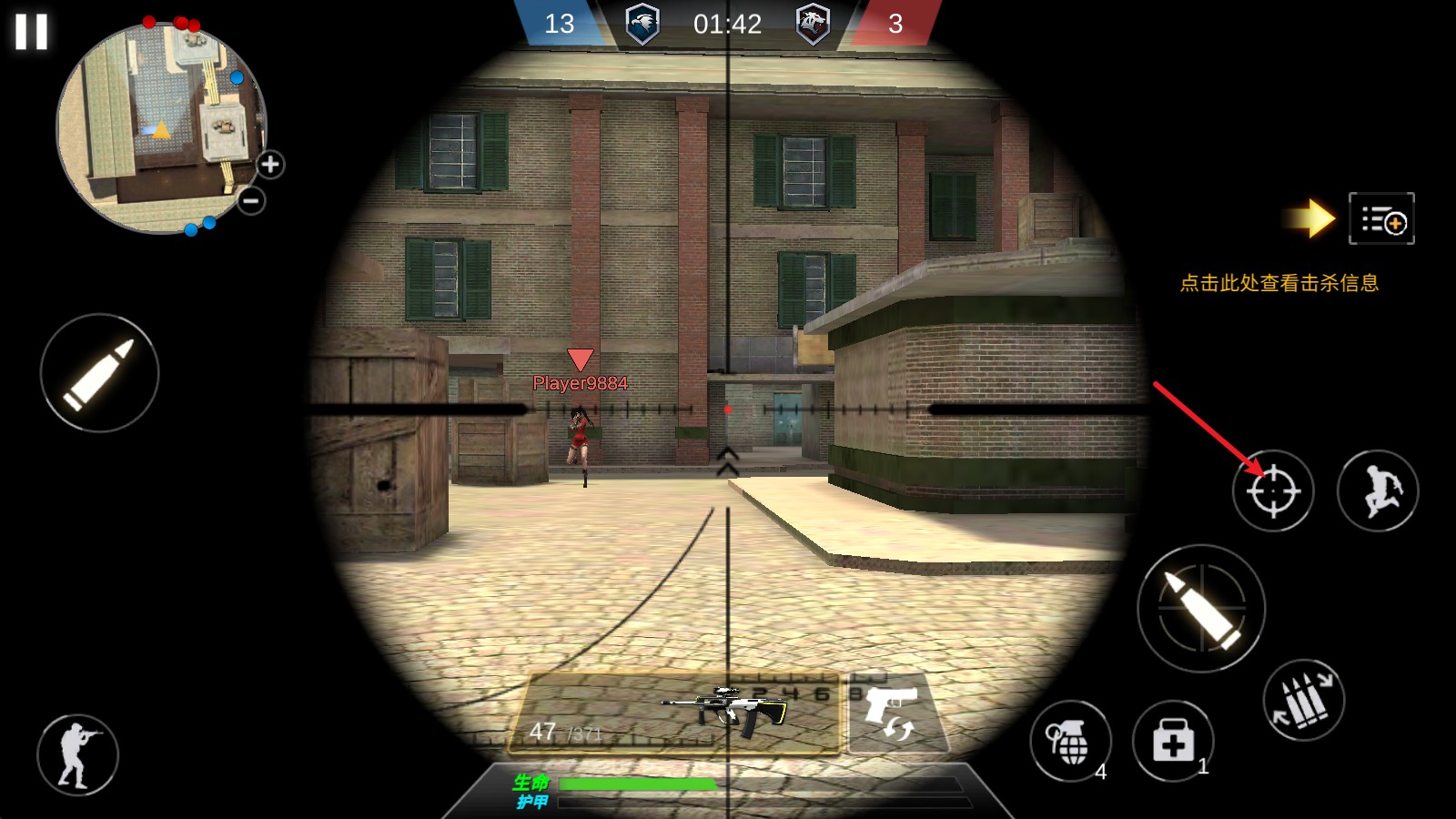The image size is (1456, 819).
Task: Throw a grenade using grenade icon
Action: tap(1070, 741)
